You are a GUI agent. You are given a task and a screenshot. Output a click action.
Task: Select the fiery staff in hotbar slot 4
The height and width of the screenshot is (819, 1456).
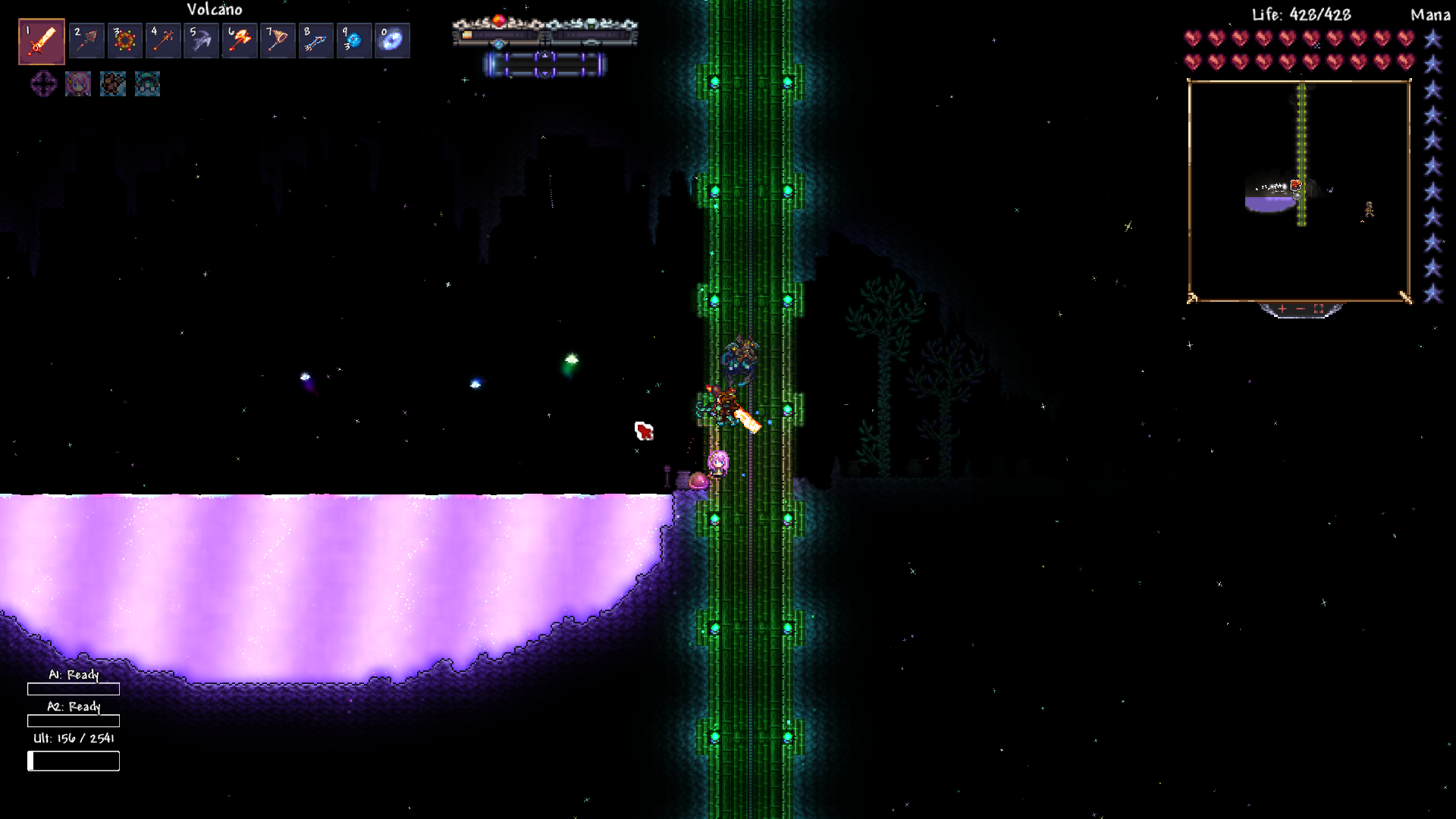click(164, 39)
